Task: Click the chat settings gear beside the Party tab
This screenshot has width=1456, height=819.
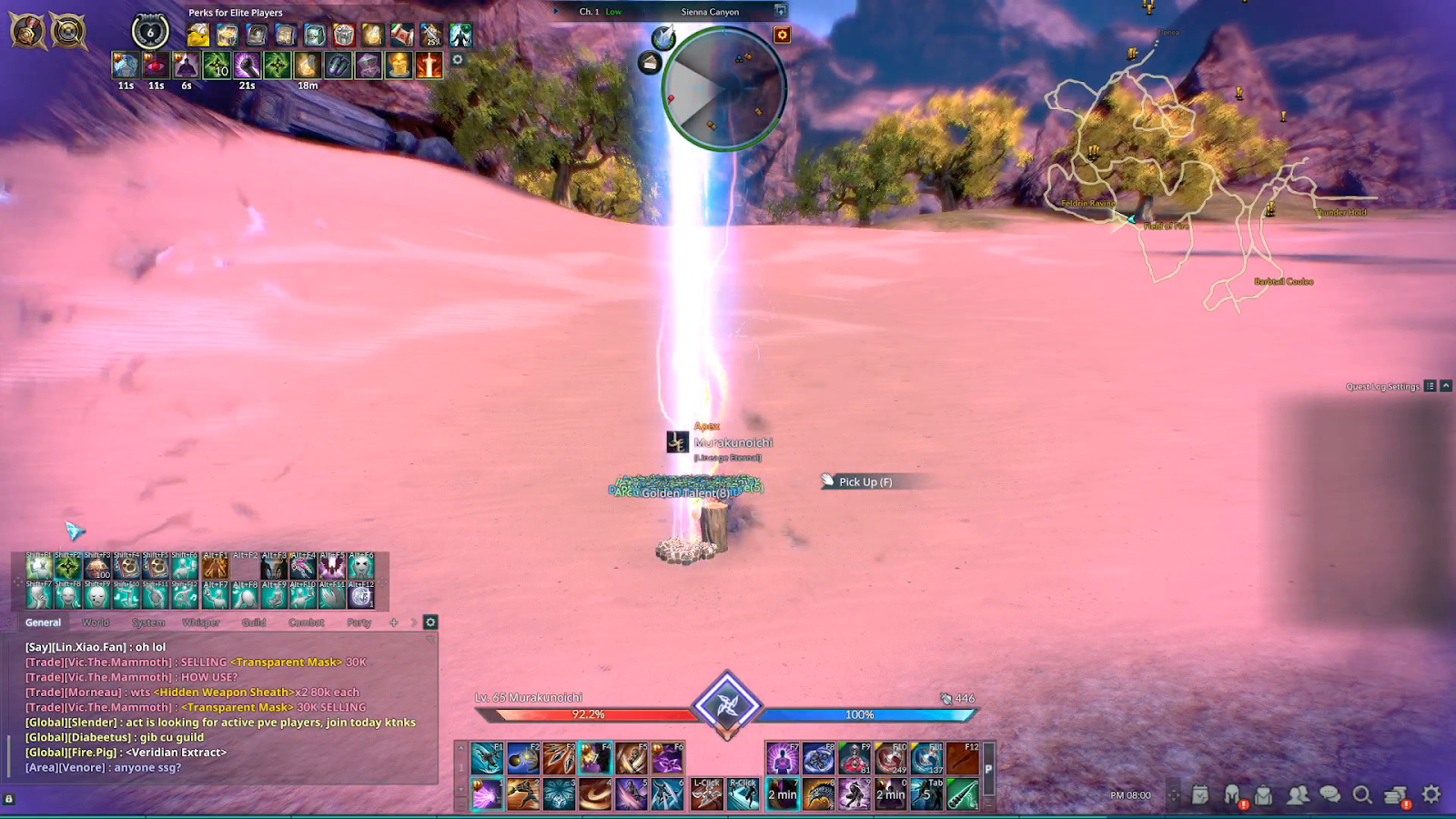Action: coord(428,622)
